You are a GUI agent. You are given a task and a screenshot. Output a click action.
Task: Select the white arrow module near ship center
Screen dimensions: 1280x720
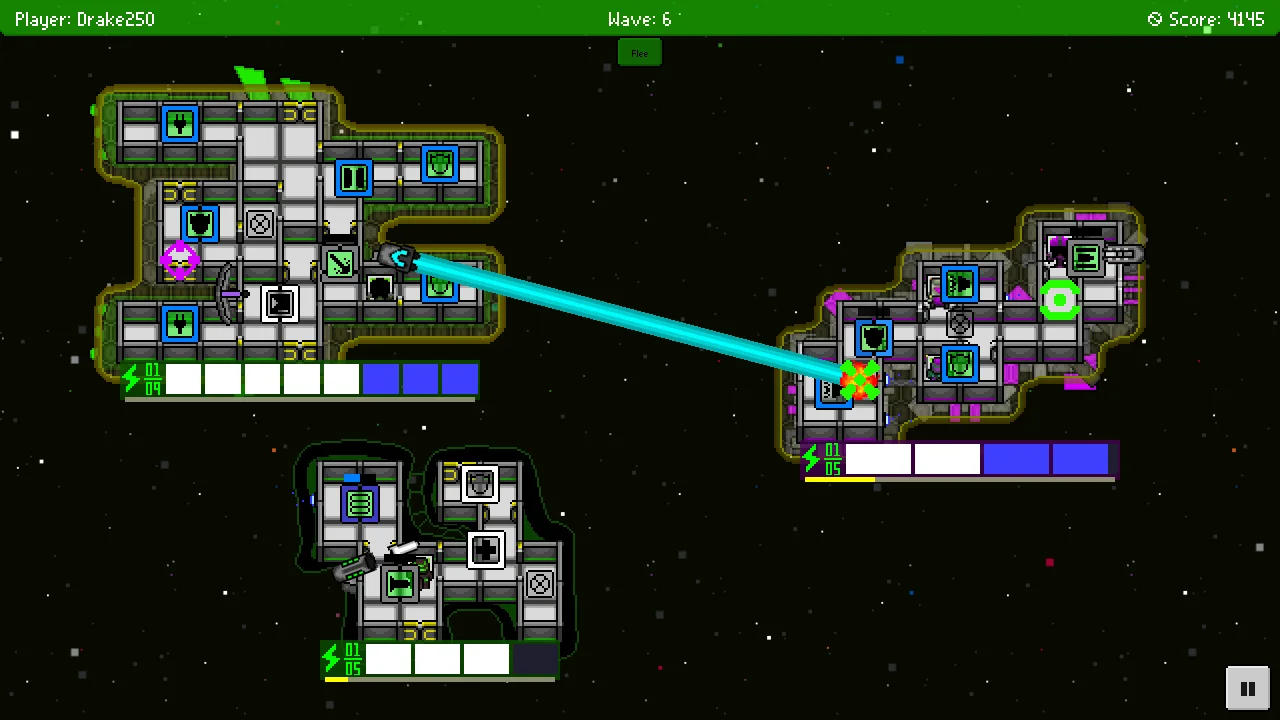tap(281, 305)
